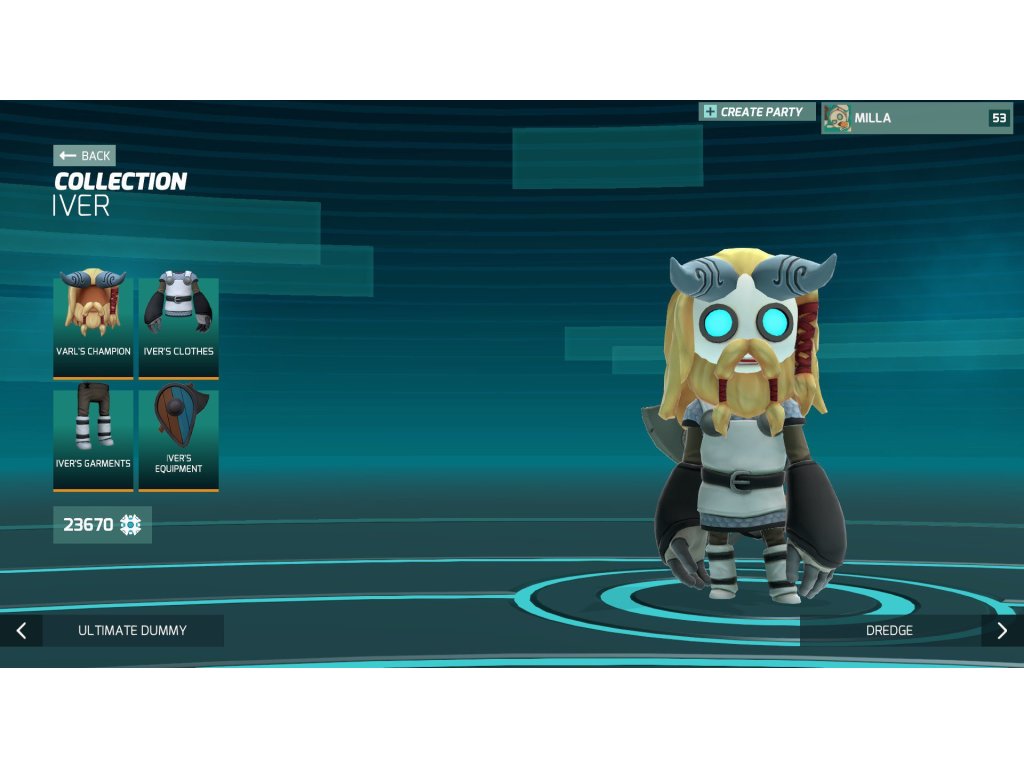Open Milla's player profile

pos(917,118)
